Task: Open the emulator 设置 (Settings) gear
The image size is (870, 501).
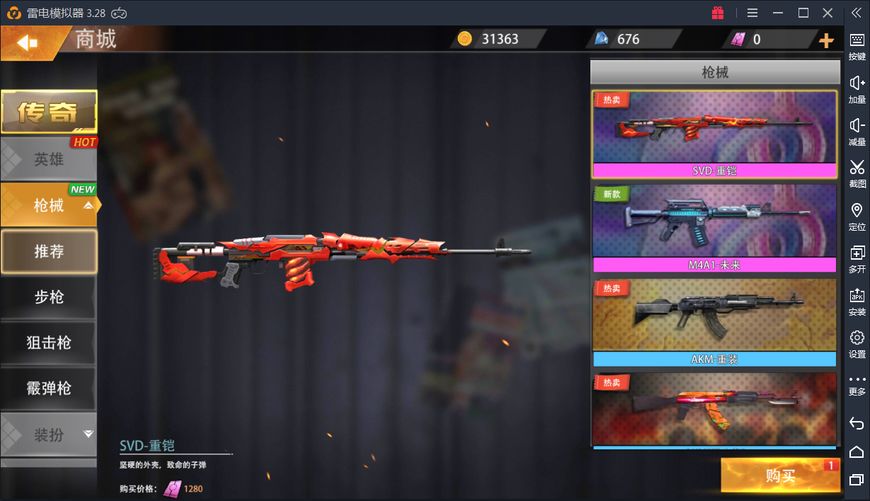Action: coord(857,342)
